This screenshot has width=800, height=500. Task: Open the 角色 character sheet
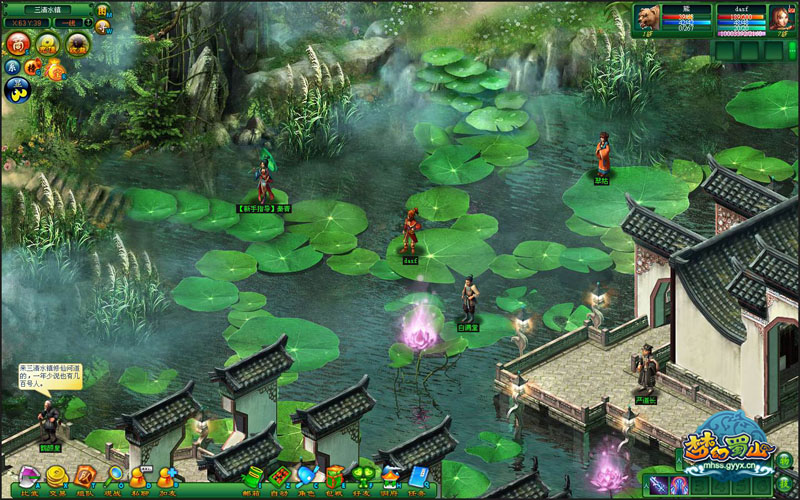(307, 477)
